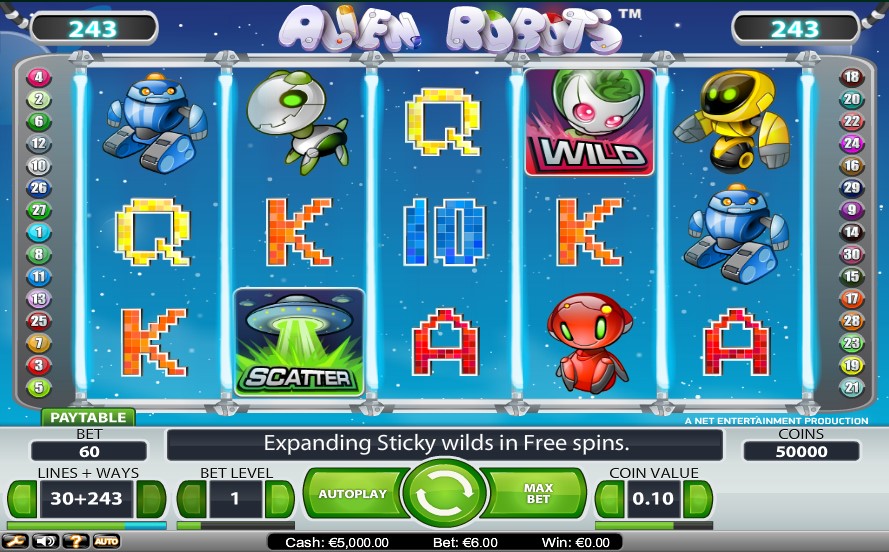Click the small AUTO icon

(x=106, y=541)
